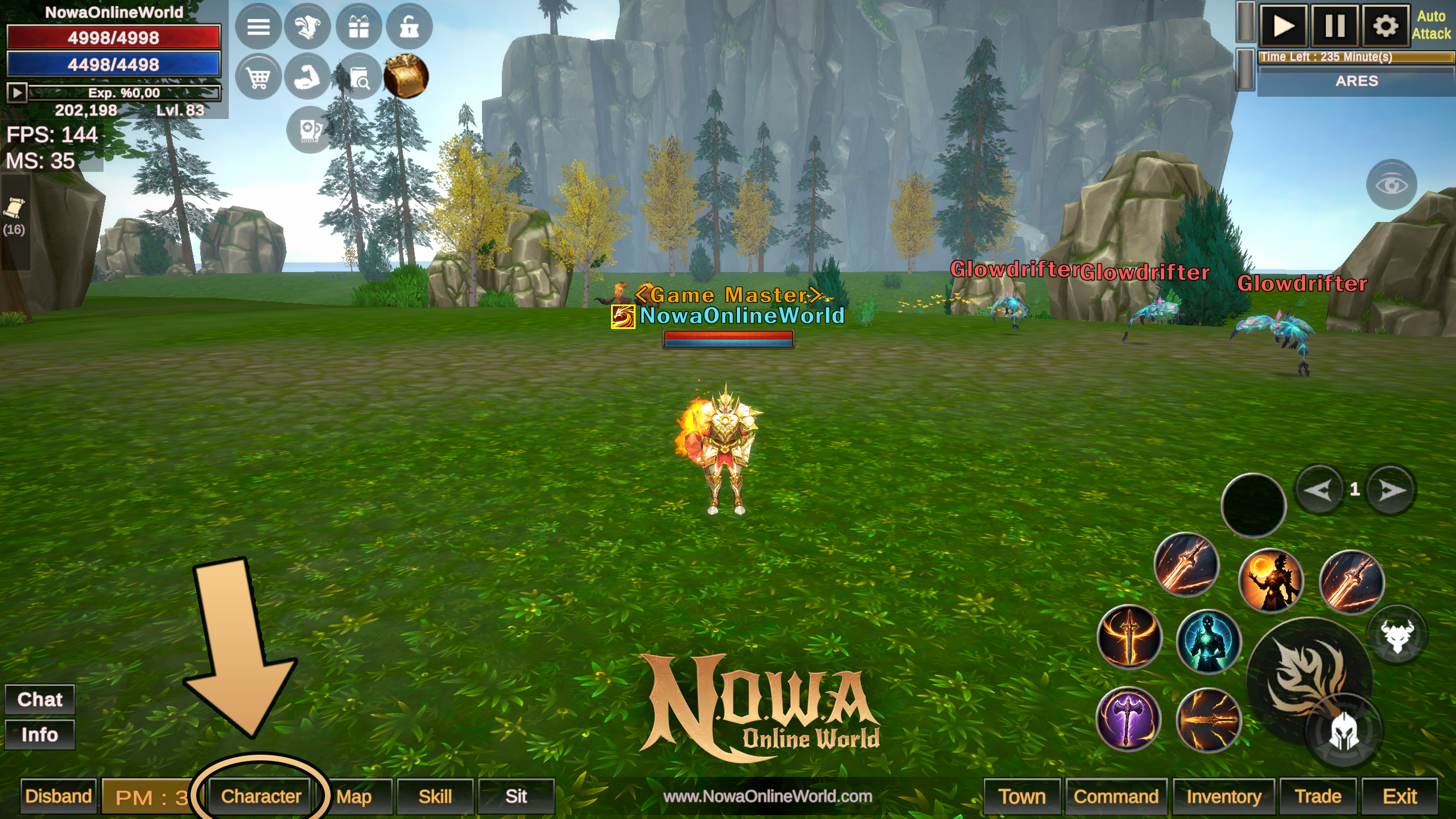Make the character Sit
This screenshot has width=1456, height=819.
point(516,796)
